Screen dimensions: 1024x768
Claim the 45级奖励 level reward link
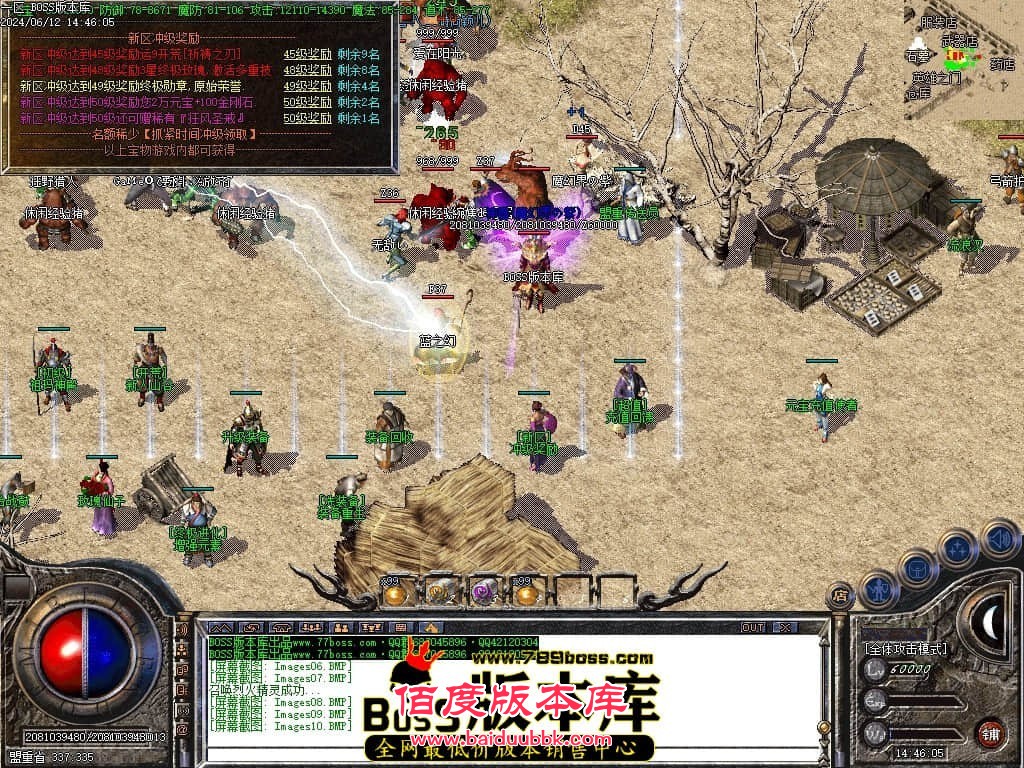tap(307, 54)
